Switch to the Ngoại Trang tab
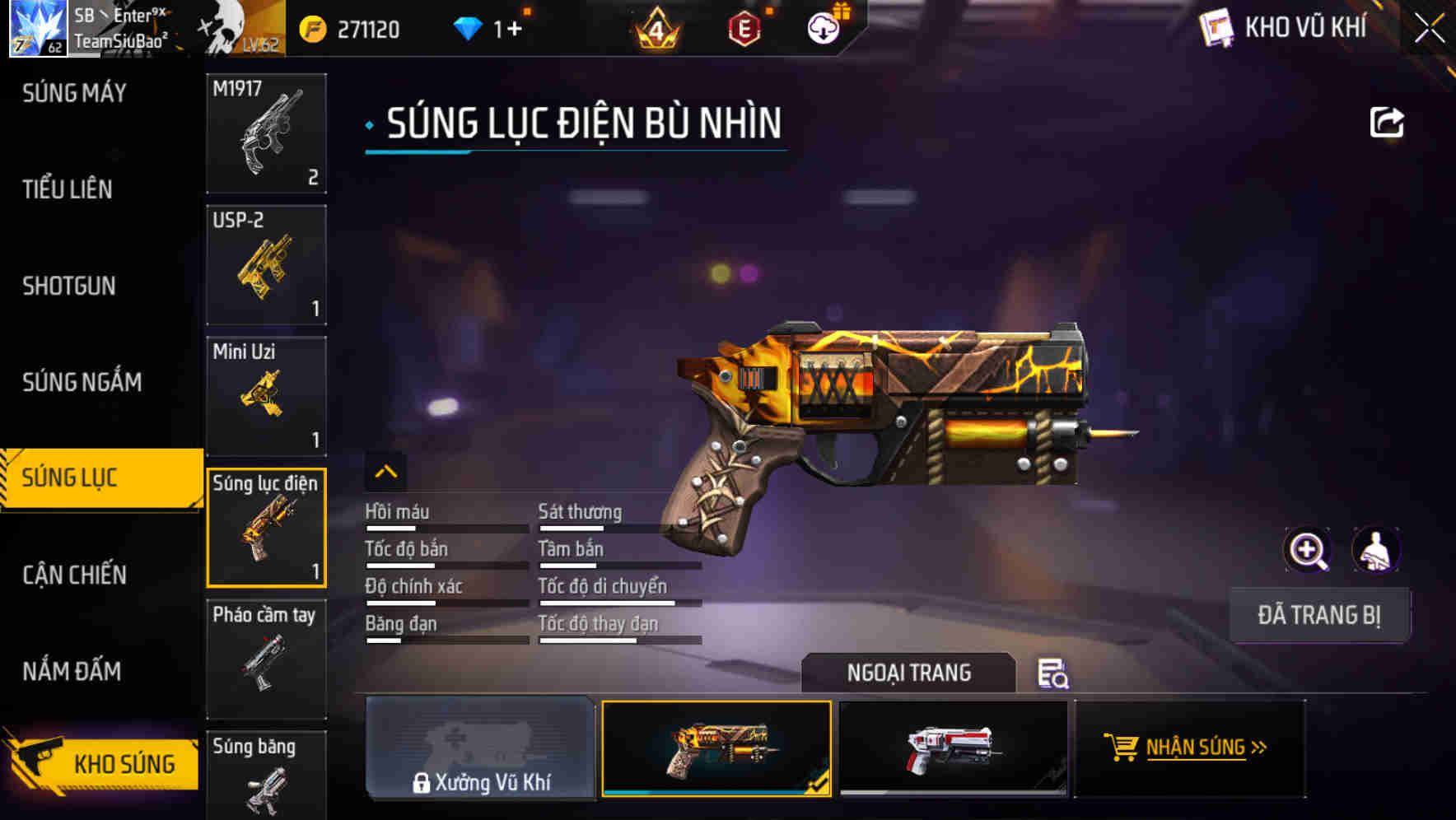Image resolution: width=1456 pixels, height=820 pixels. click(x=908, y=673)
